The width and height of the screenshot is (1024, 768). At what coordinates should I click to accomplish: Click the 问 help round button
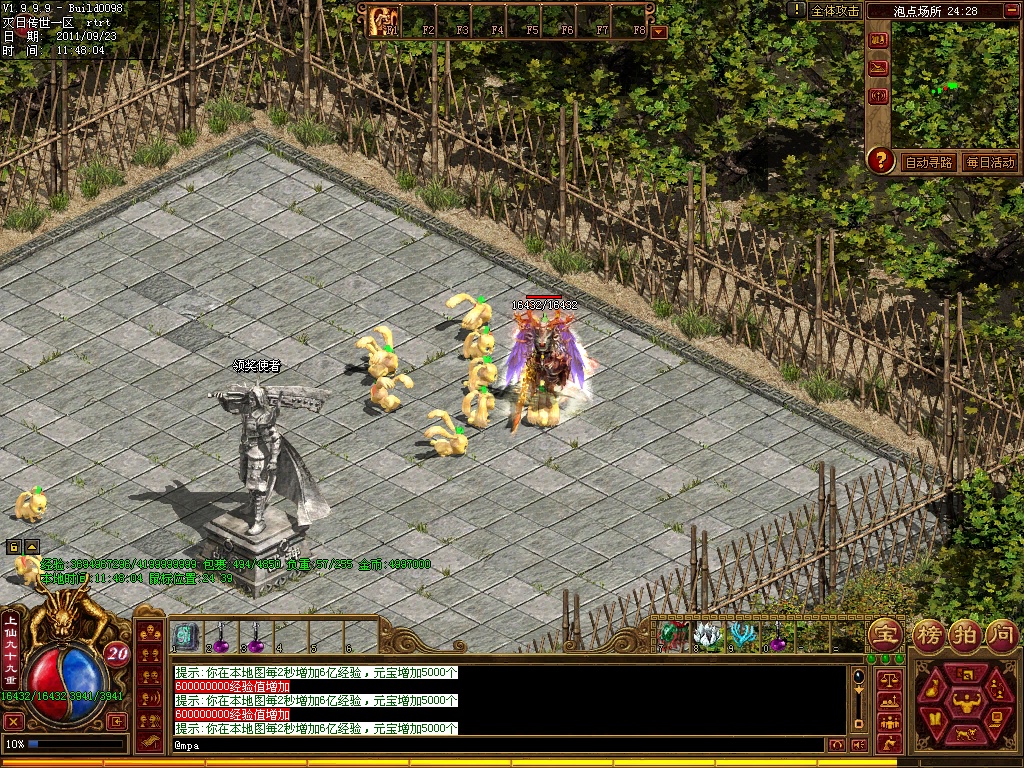tap(1001, 634)
